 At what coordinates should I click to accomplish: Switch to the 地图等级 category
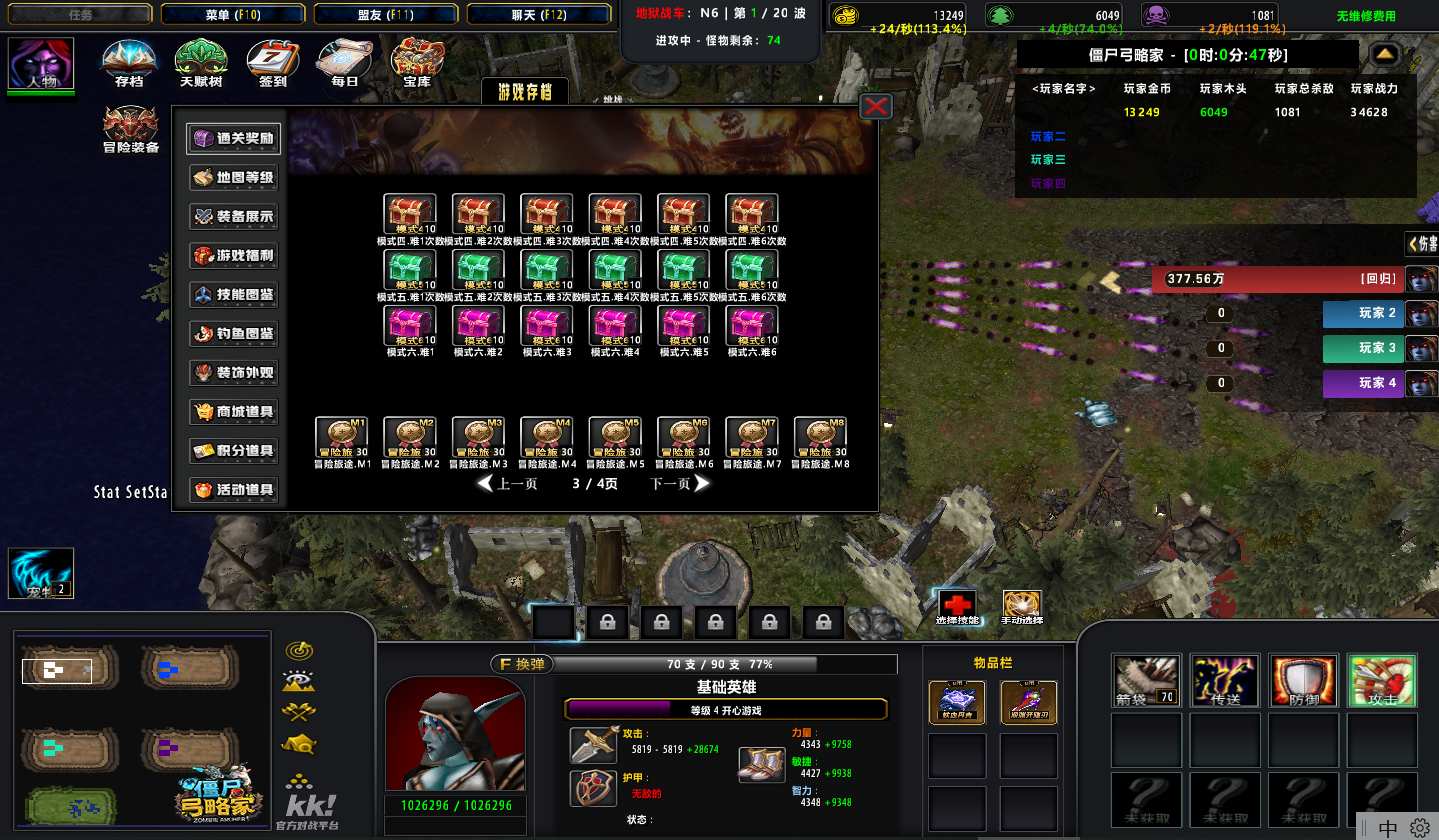tap(233, 178)
